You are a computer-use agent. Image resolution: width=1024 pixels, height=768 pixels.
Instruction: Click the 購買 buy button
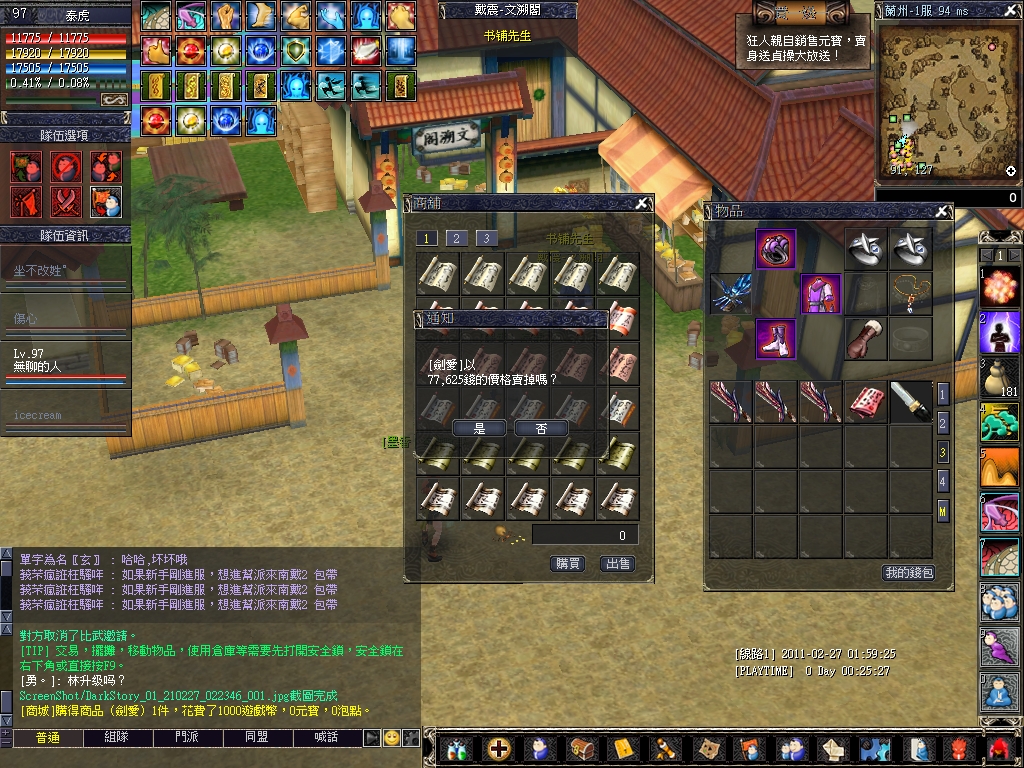tap(568, 564)
